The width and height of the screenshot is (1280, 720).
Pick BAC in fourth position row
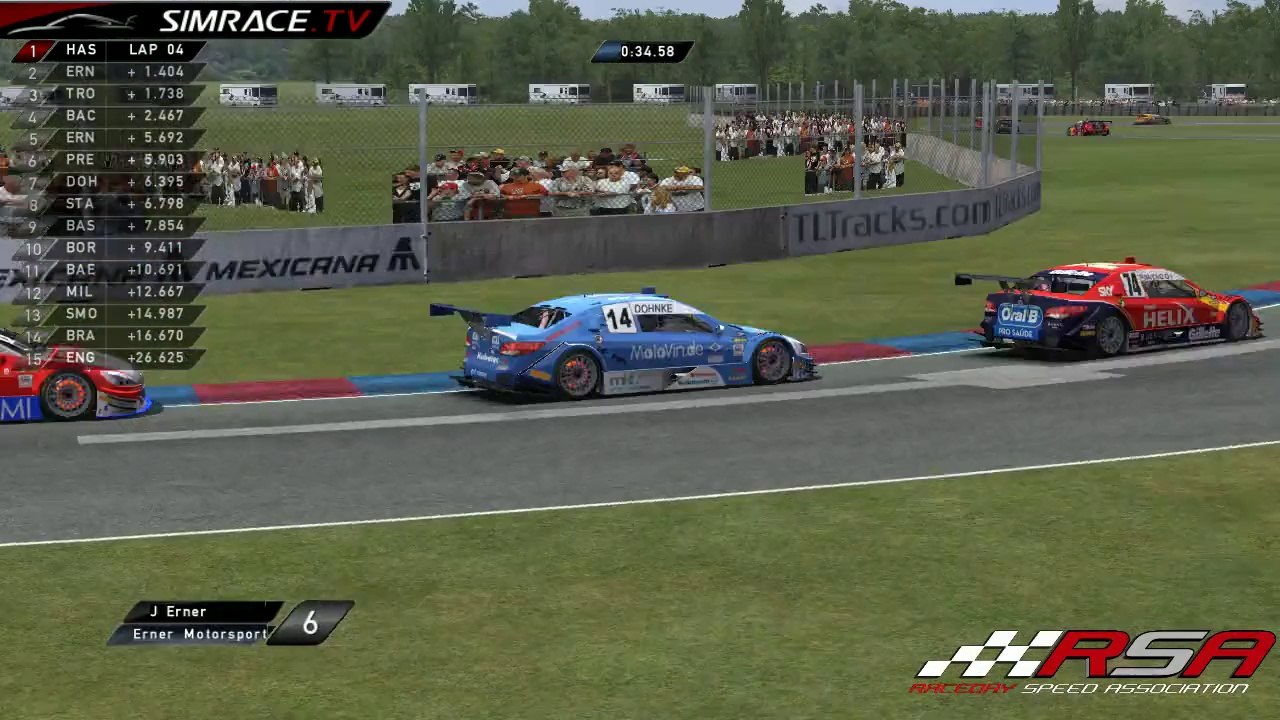point(108,116)
